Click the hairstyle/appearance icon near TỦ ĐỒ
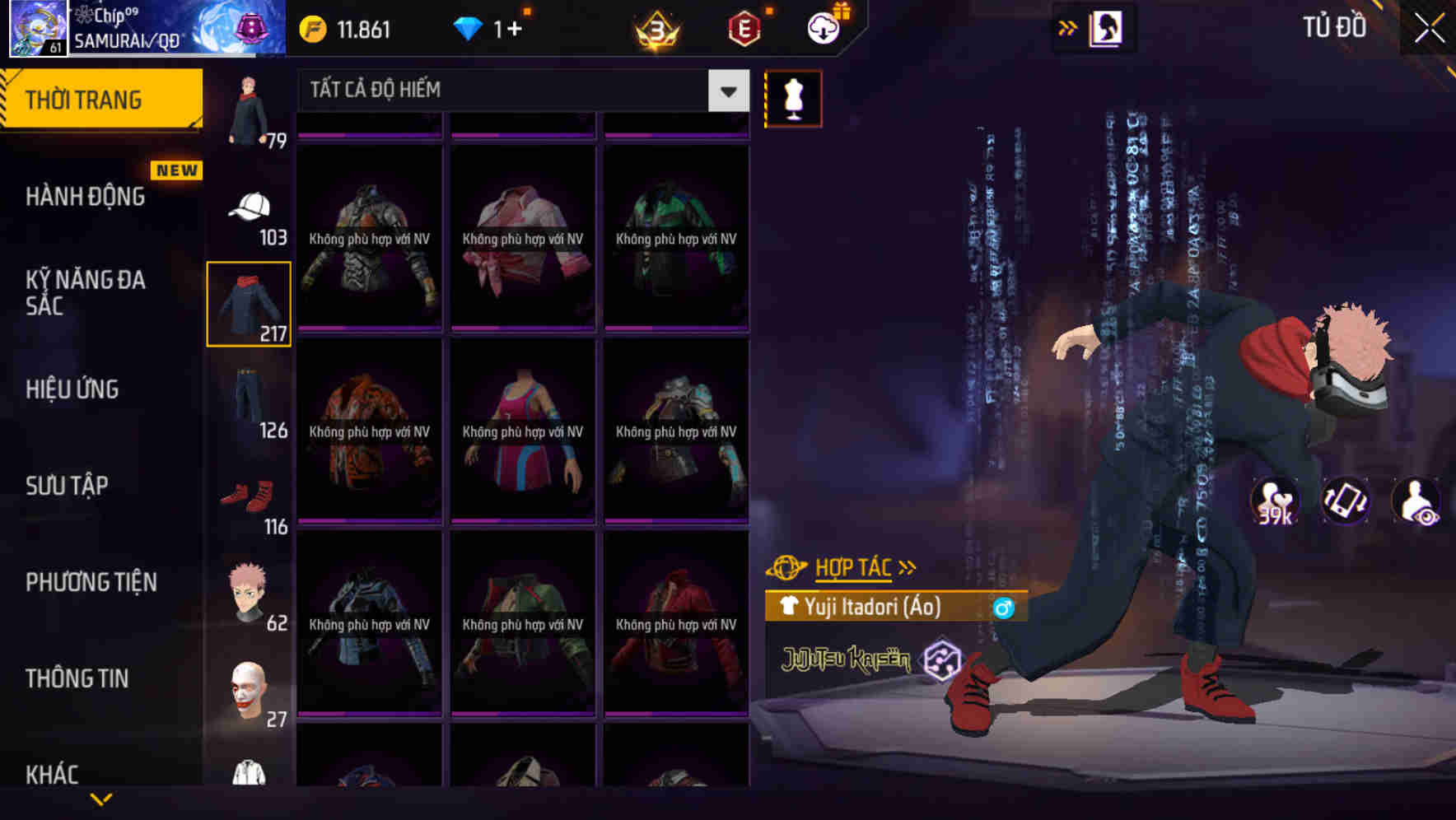Viewport: 1456px width, 820px height. tap(1107, 27)
